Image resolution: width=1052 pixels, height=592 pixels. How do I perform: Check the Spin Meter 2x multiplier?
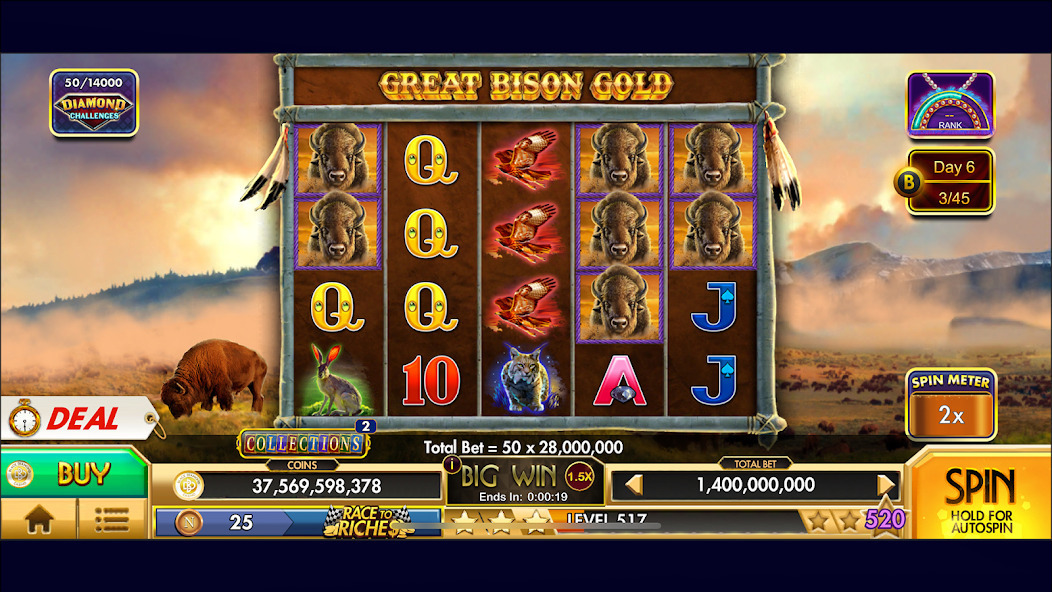click(950, 404)
